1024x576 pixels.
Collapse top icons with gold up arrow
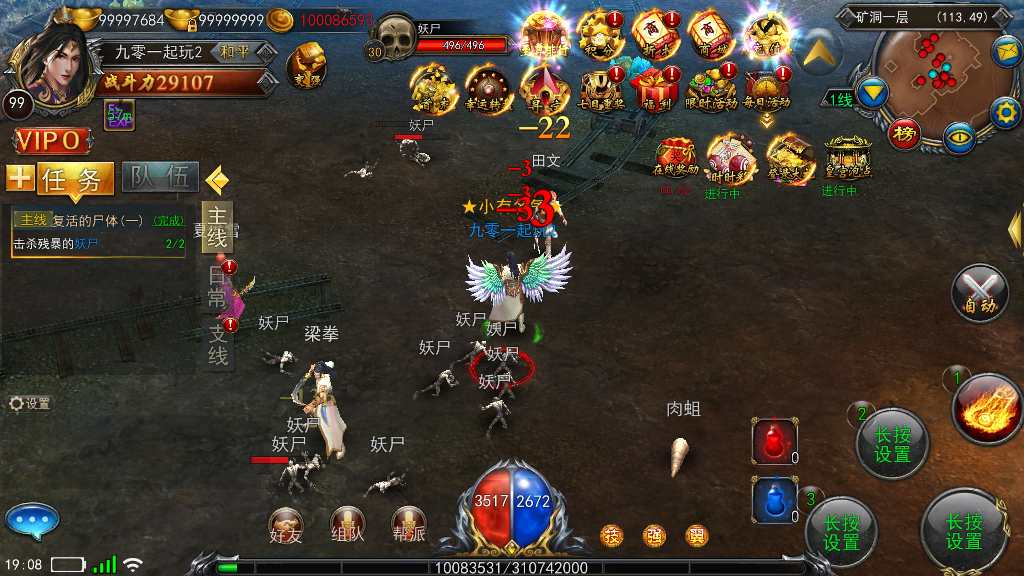[822, 50]
